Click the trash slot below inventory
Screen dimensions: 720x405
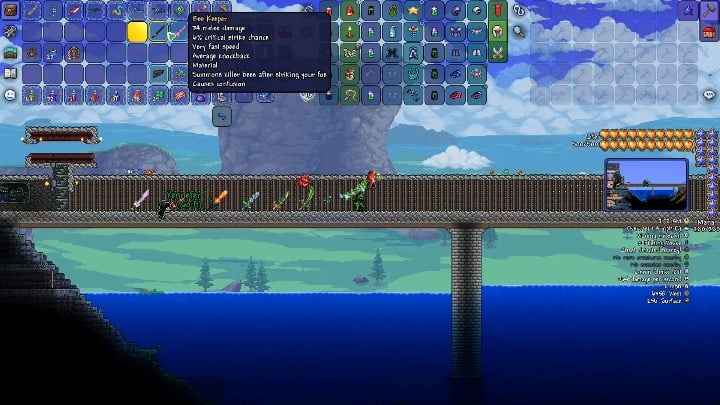tap(222, 116)
